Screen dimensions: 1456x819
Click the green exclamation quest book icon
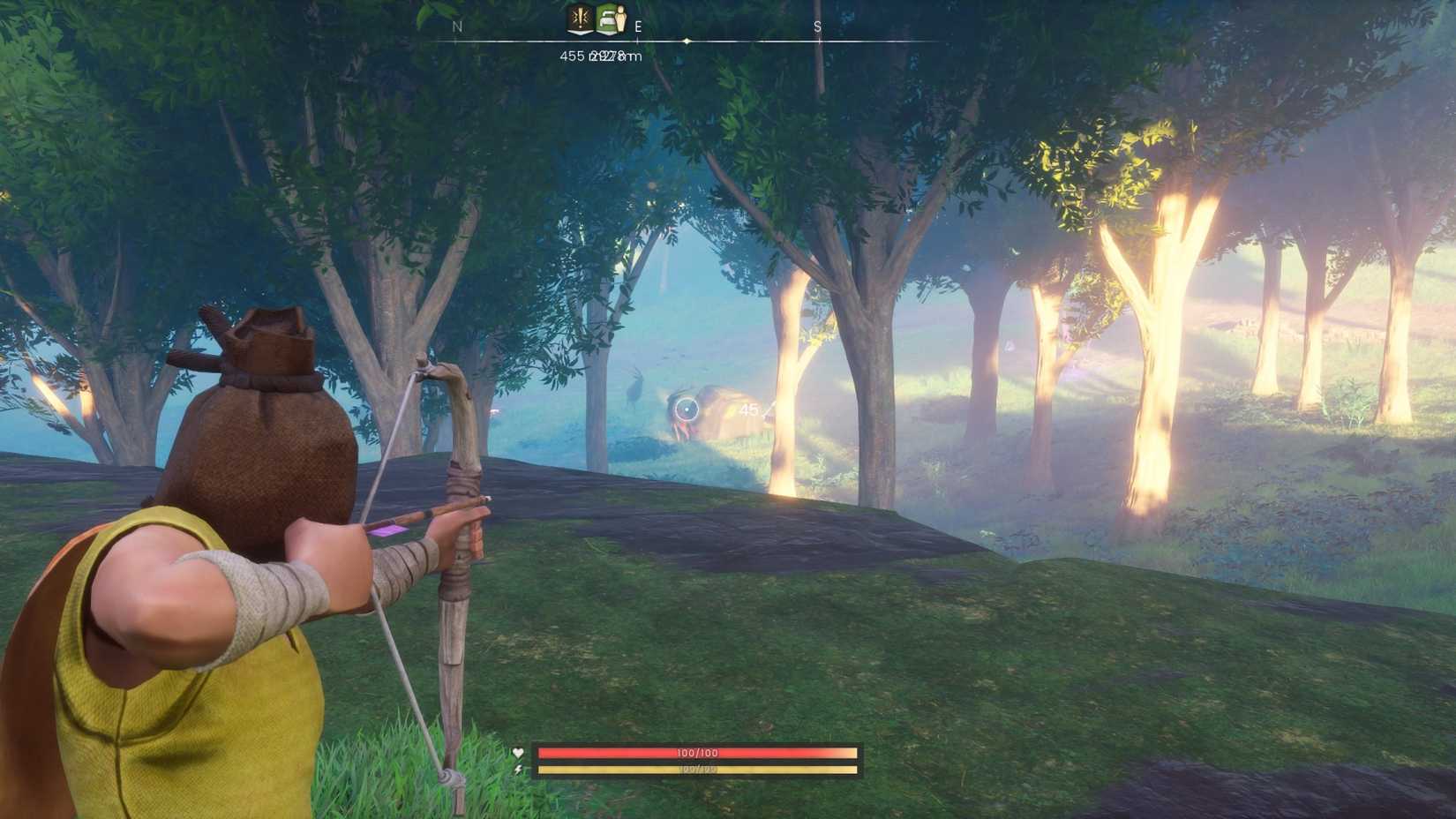tap(579, 19)
